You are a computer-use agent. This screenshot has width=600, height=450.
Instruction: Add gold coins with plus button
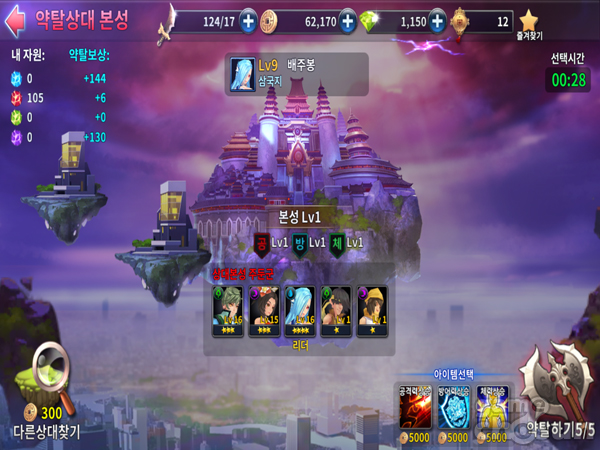tap(347, 20)
